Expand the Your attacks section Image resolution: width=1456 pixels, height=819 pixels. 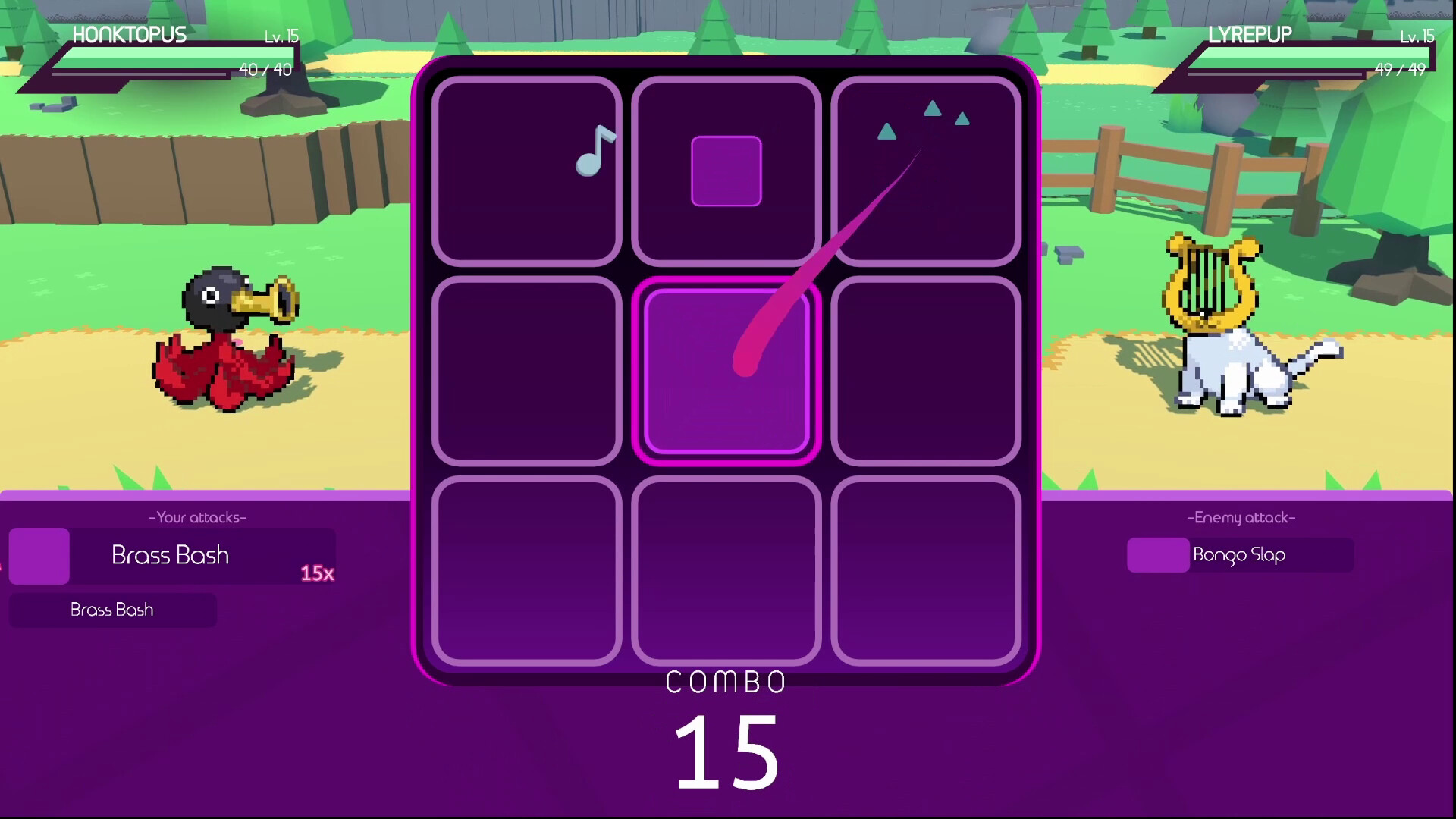coord(197,518)
